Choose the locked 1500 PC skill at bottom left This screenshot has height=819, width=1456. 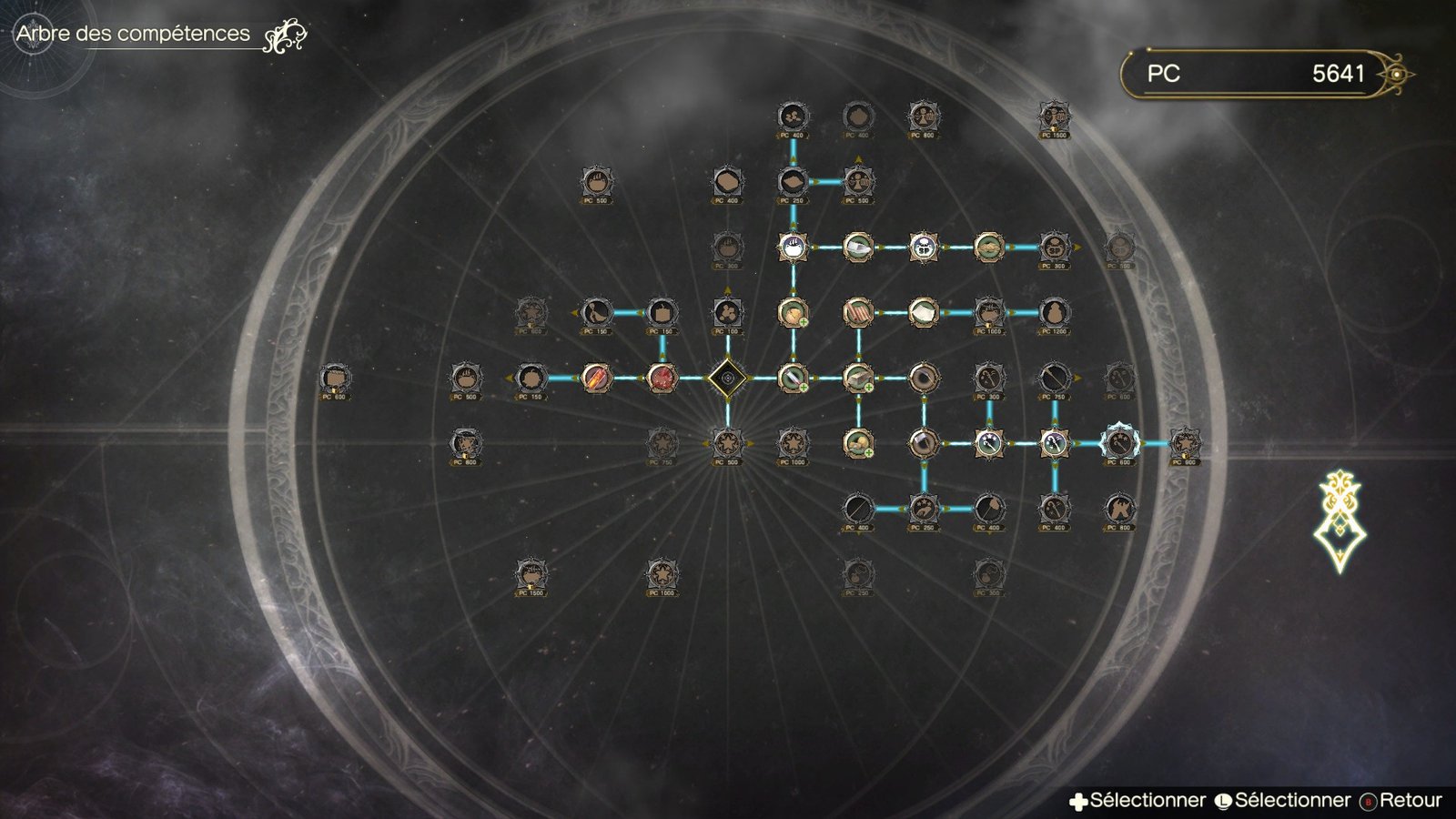click(x=531, y=574)
